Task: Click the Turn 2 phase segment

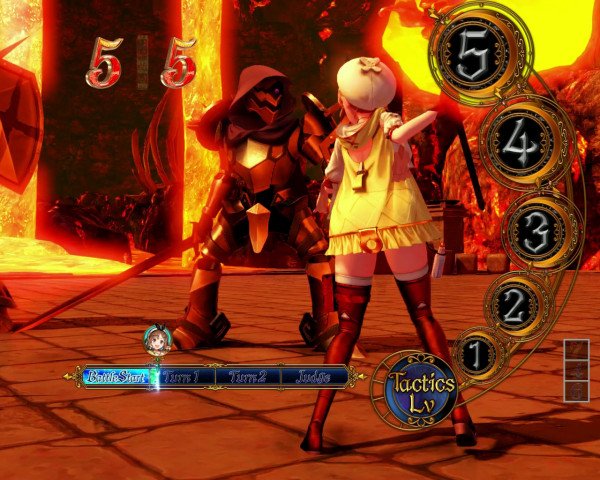Action: tap(247, 377)
